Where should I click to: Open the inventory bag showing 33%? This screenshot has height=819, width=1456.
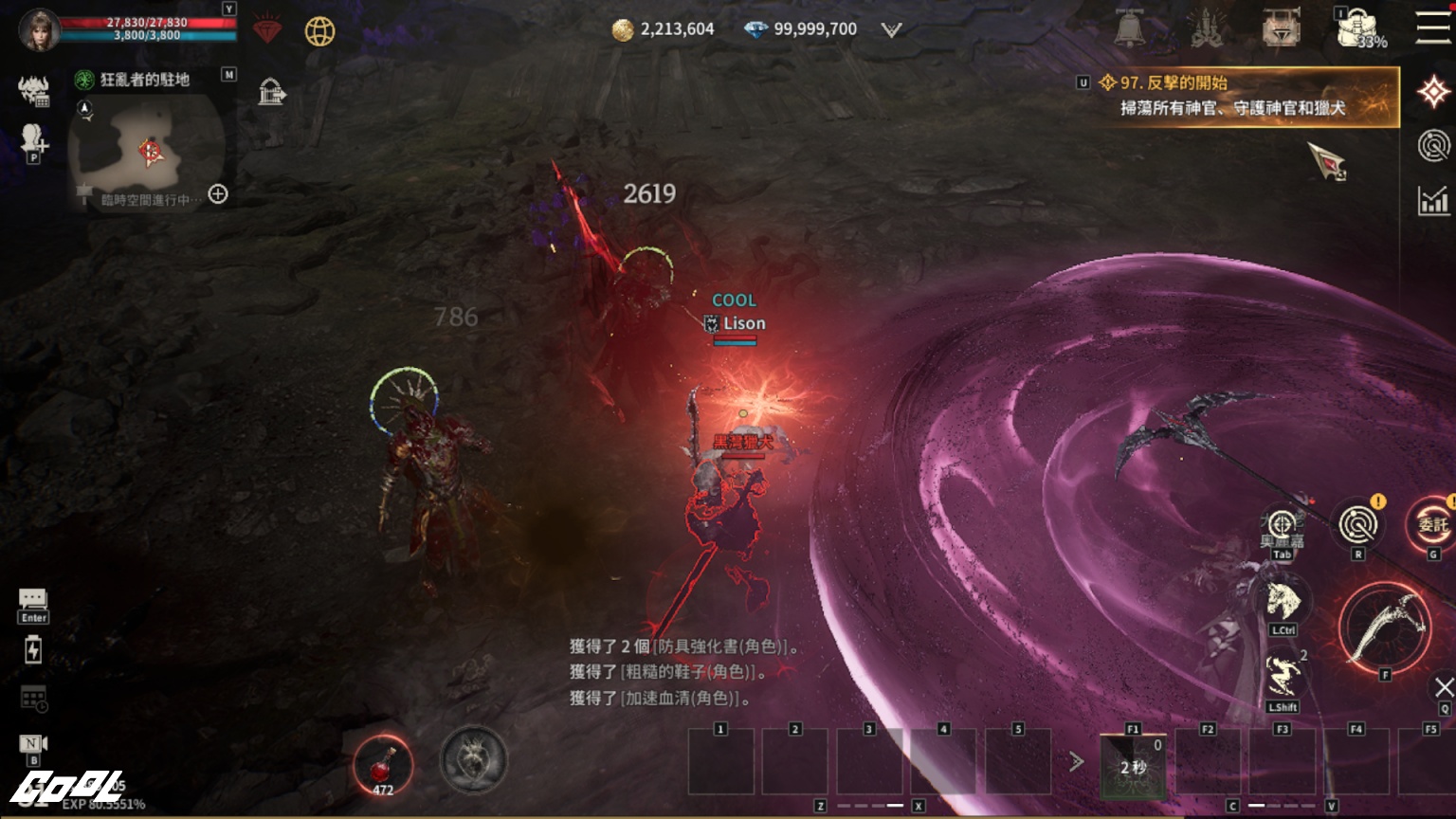point(1358,28)
